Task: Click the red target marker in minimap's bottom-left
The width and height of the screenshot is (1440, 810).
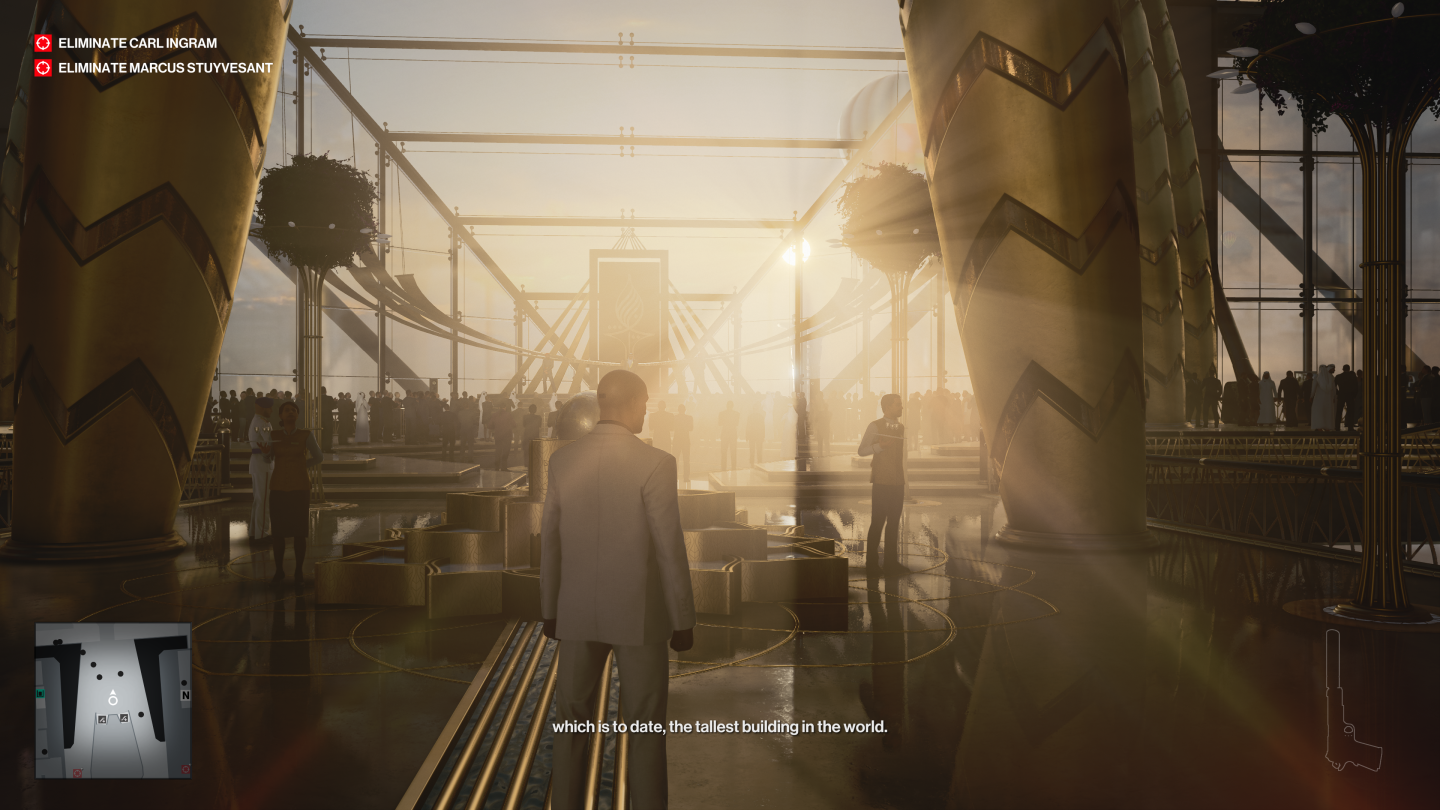Action: pos(77,770)
